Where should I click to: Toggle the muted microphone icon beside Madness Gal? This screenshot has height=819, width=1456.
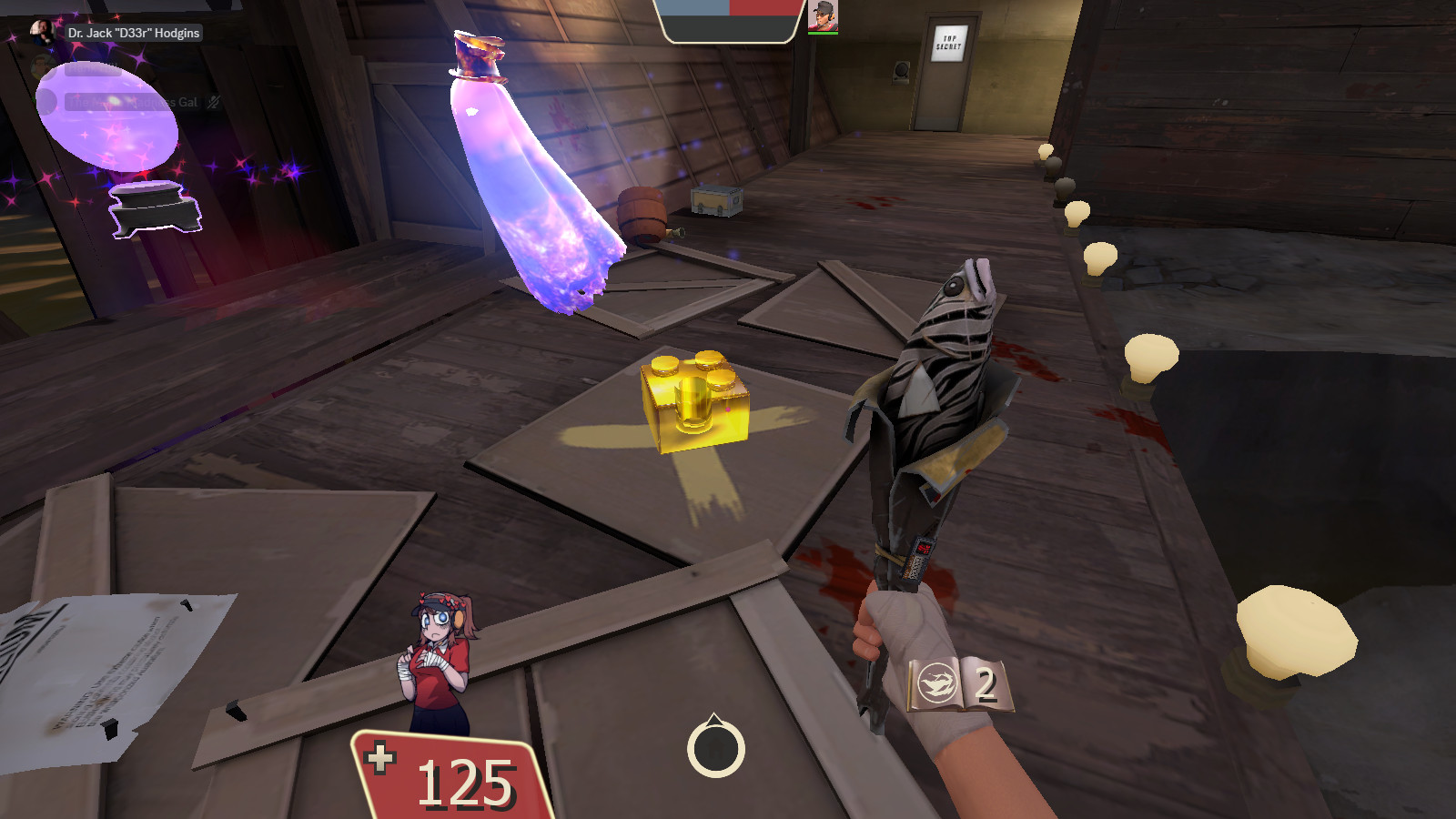point(211,102)
